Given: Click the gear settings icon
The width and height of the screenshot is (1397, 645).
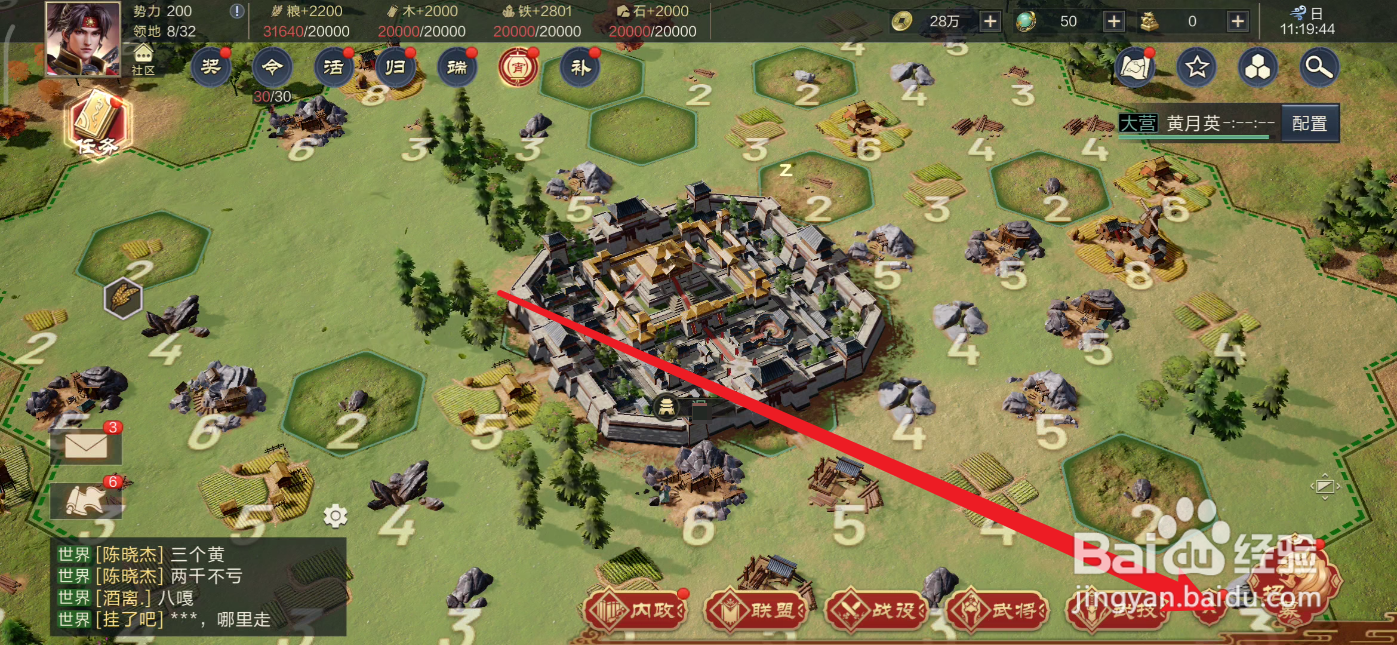Looking at the screenshot, I should coord(335,516).
